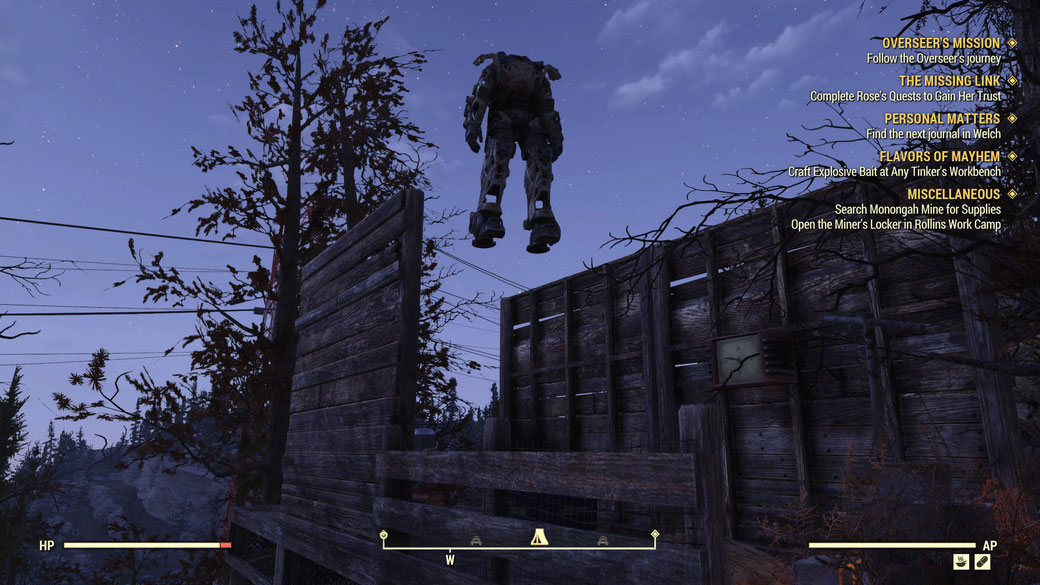Select the Search Monongah Mine objective
Screen dimensions: 1040x585
coord(917,210)
